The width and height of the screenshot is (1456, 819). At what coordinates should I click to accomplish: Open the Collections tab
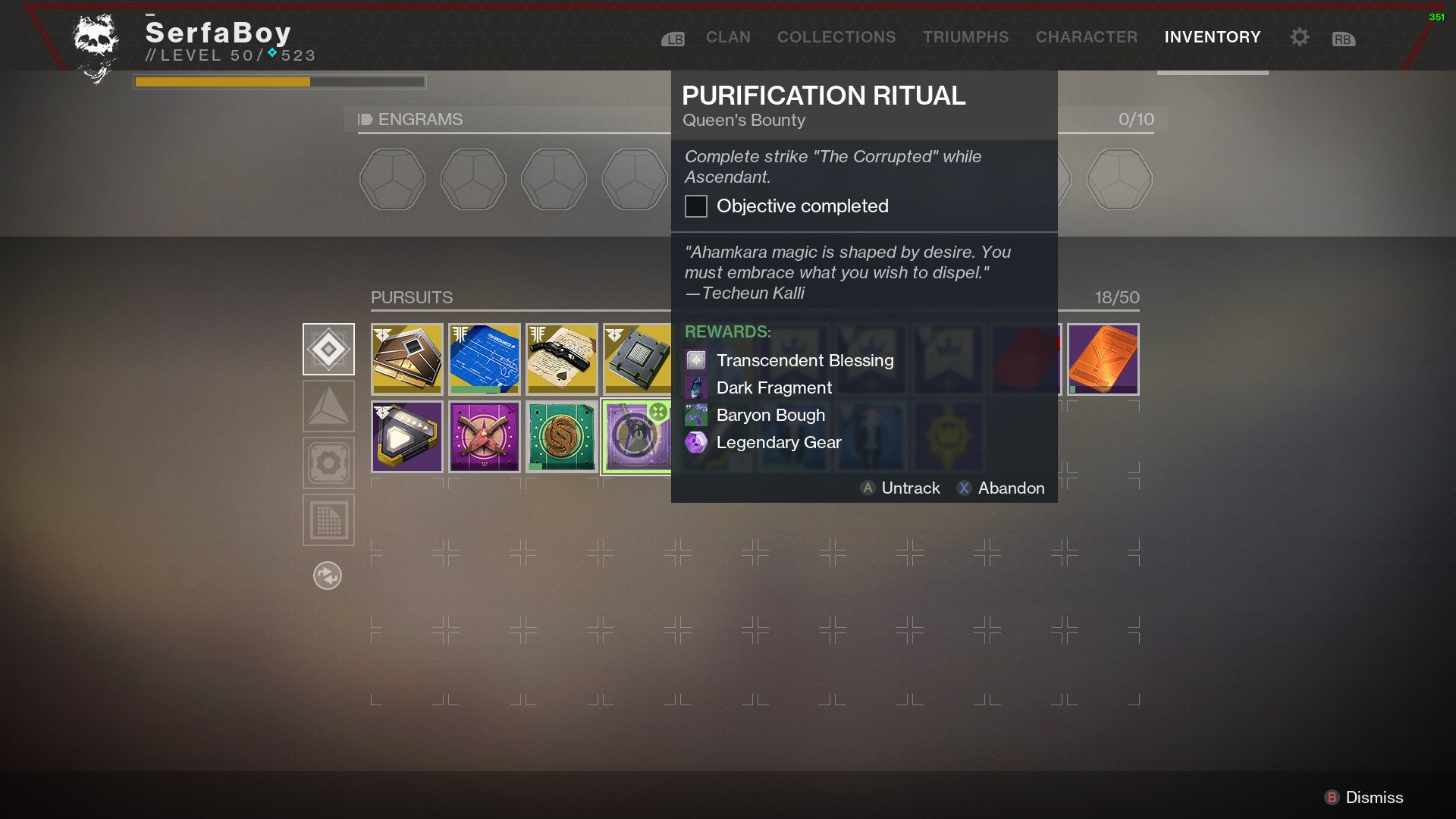coord(836,37)
